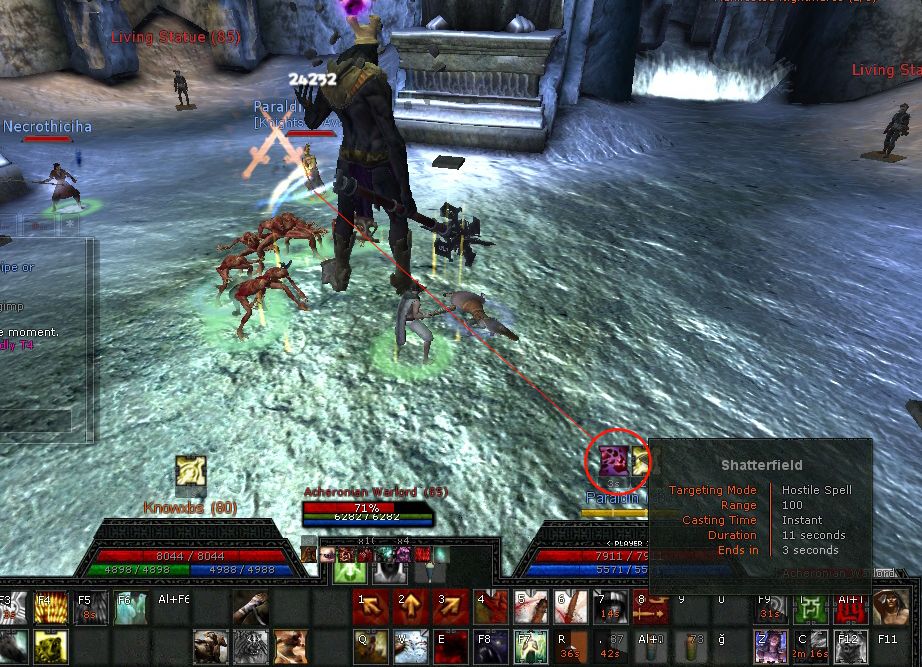Viewport: 922px width, 667px height.
Task: Use the up-left arrow combo on key 1
Action: pos(369,606)
